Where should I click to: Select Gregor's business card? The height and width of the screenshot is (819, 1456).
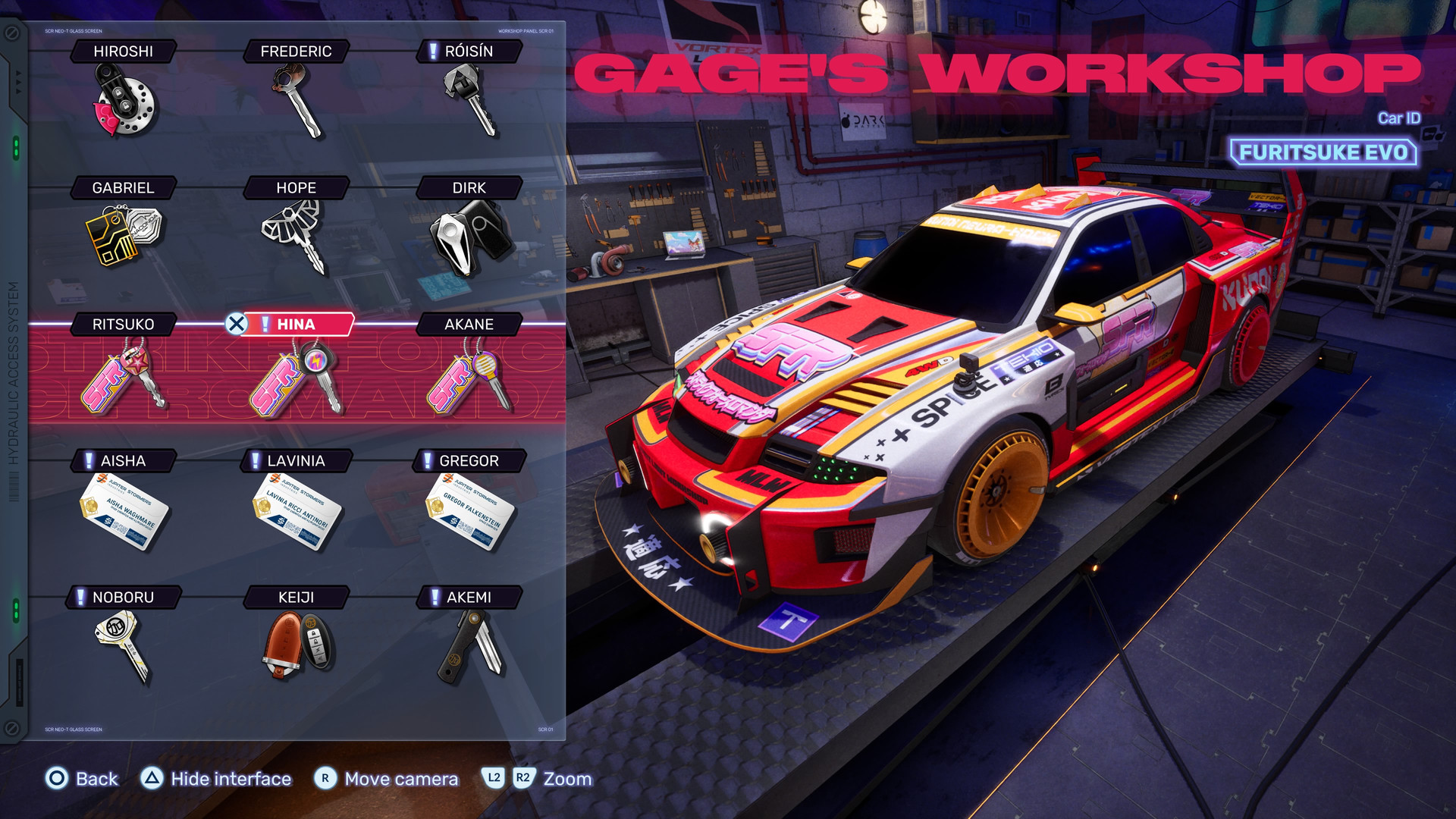tap(470, 510)
